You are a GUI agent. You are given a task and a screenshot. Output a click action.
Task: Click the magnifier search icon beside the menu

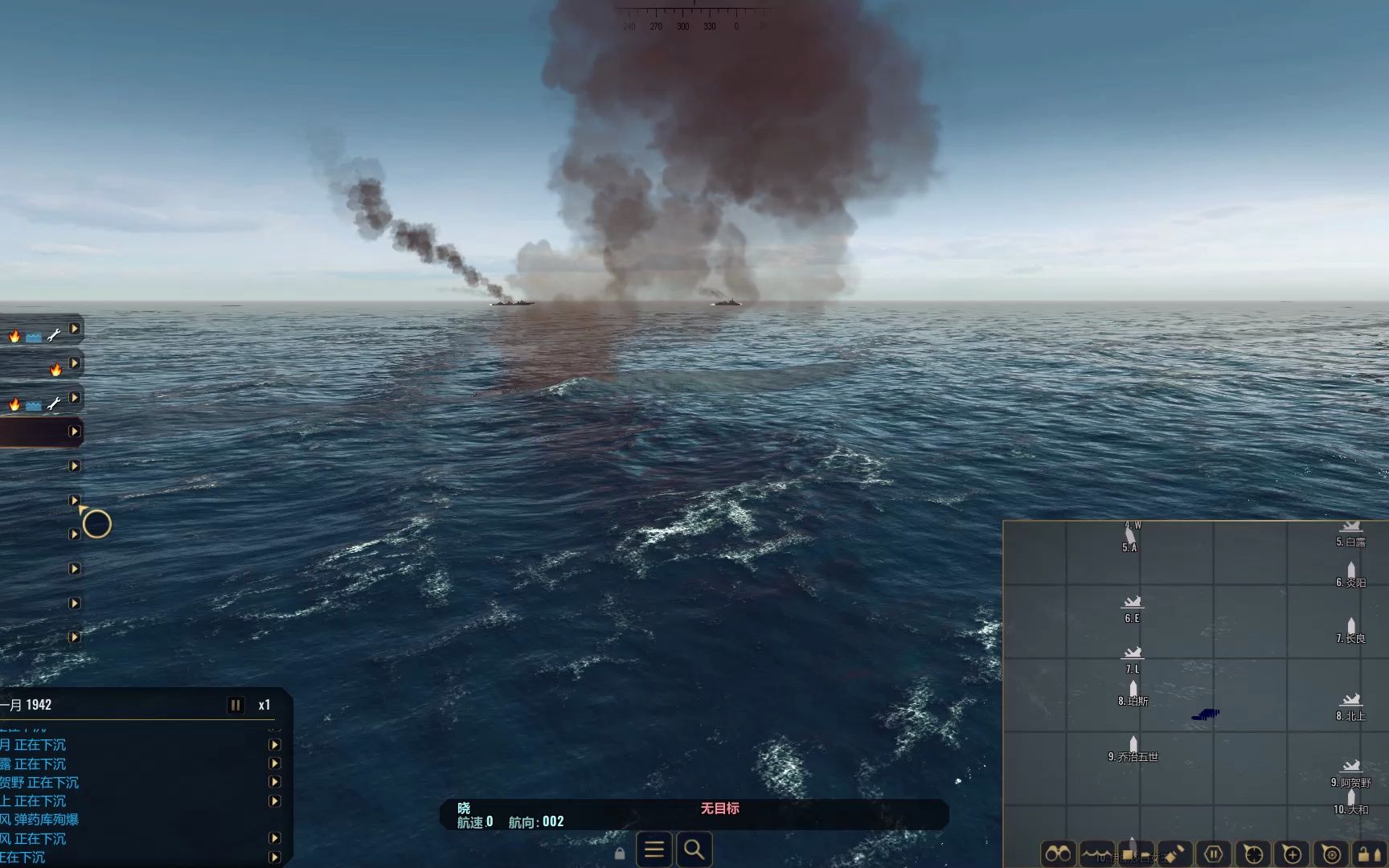tap(694, 850)
